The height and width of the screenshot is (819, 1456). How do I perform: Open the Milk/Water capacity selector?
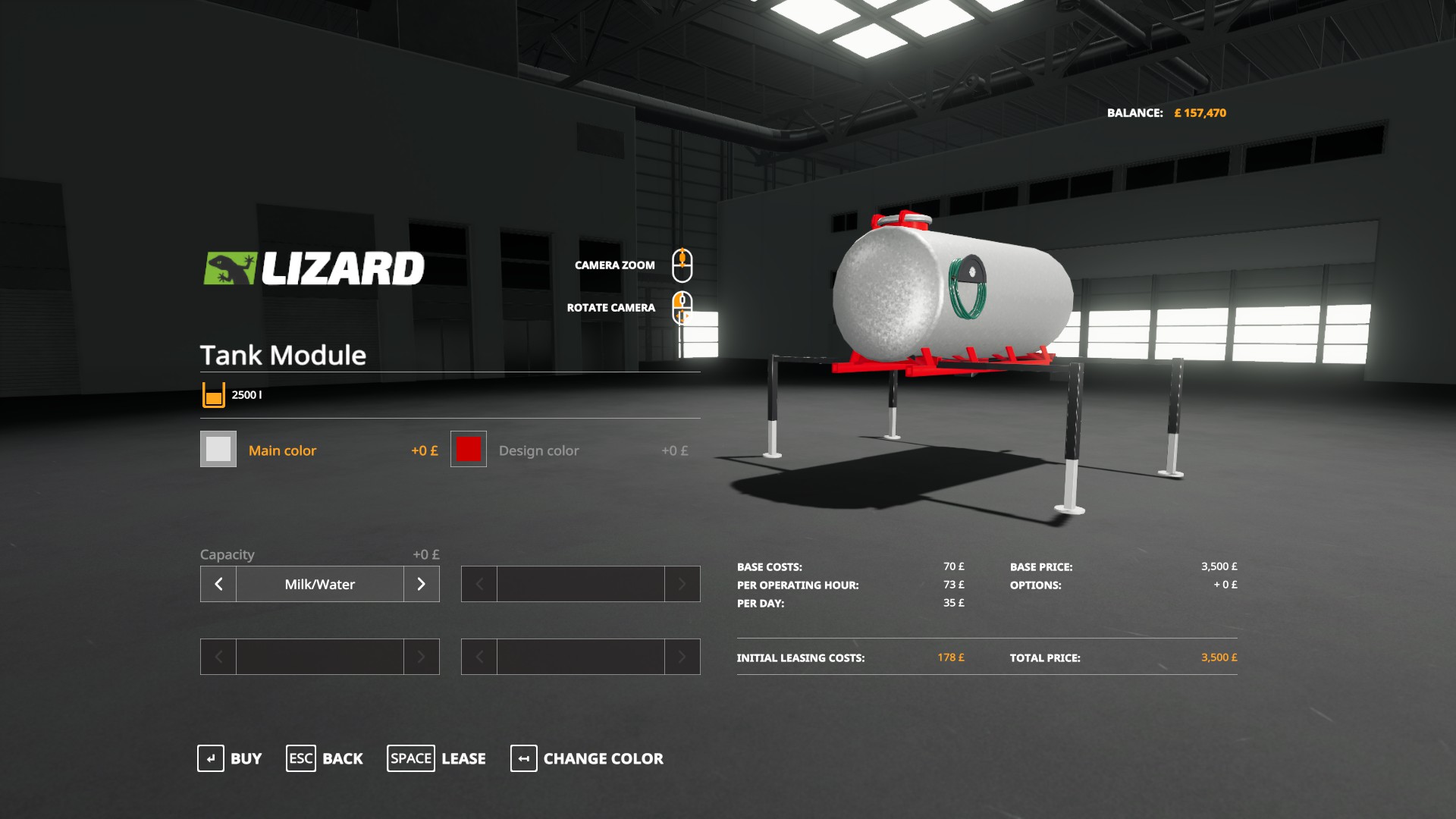click(320, 584)
